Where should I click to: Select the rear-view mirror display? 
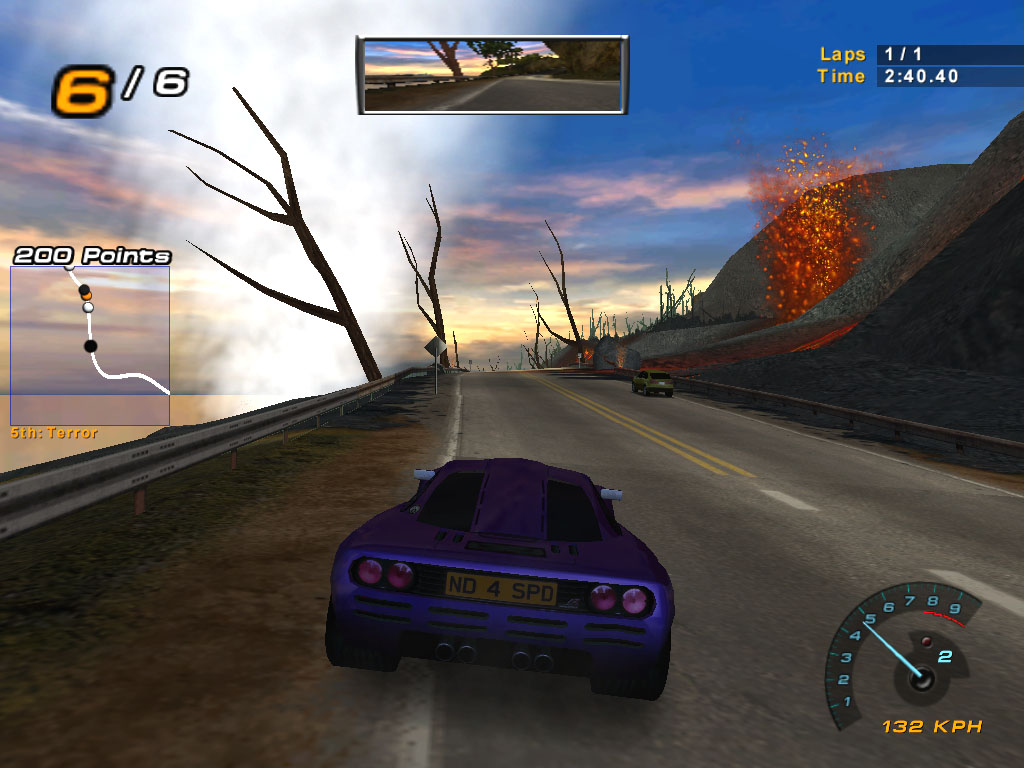(x=492, y=76)
